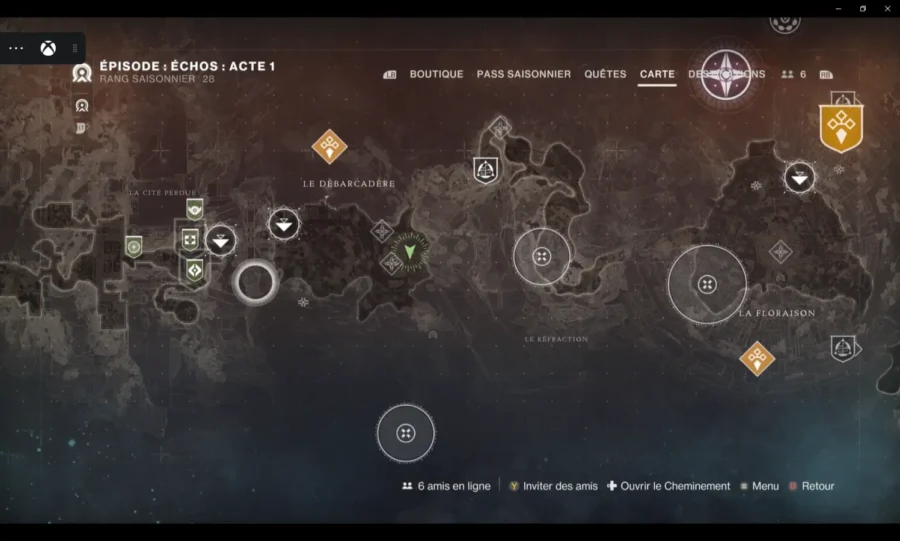Image resolution: width=900 pixels, height=541 pixels.
Task: Open the roster icon showing 6 players
Action: [x=793, y=74]
